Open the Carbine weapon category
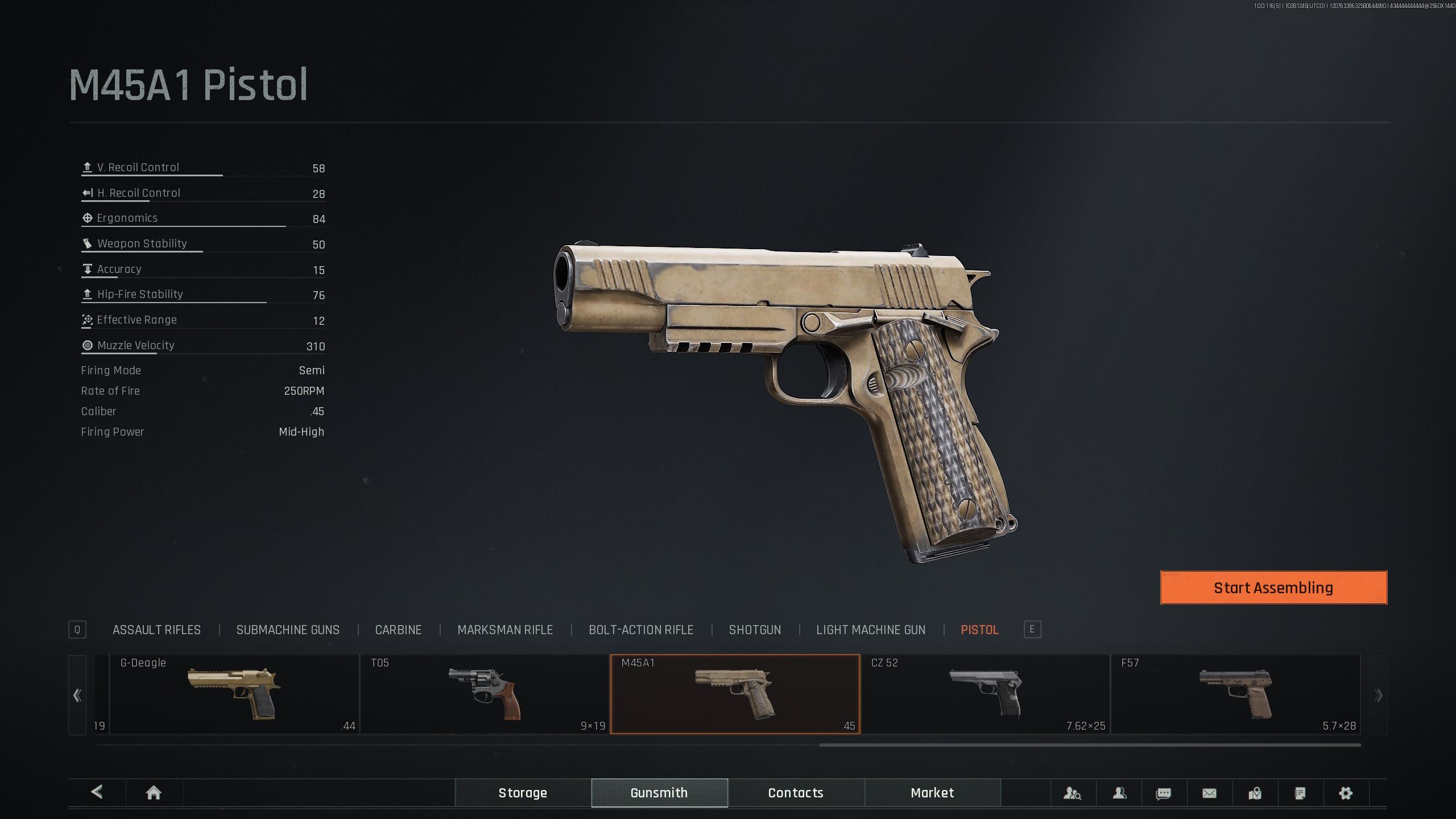The height and width of the screenshot is (819, 1456). point(398,630)
